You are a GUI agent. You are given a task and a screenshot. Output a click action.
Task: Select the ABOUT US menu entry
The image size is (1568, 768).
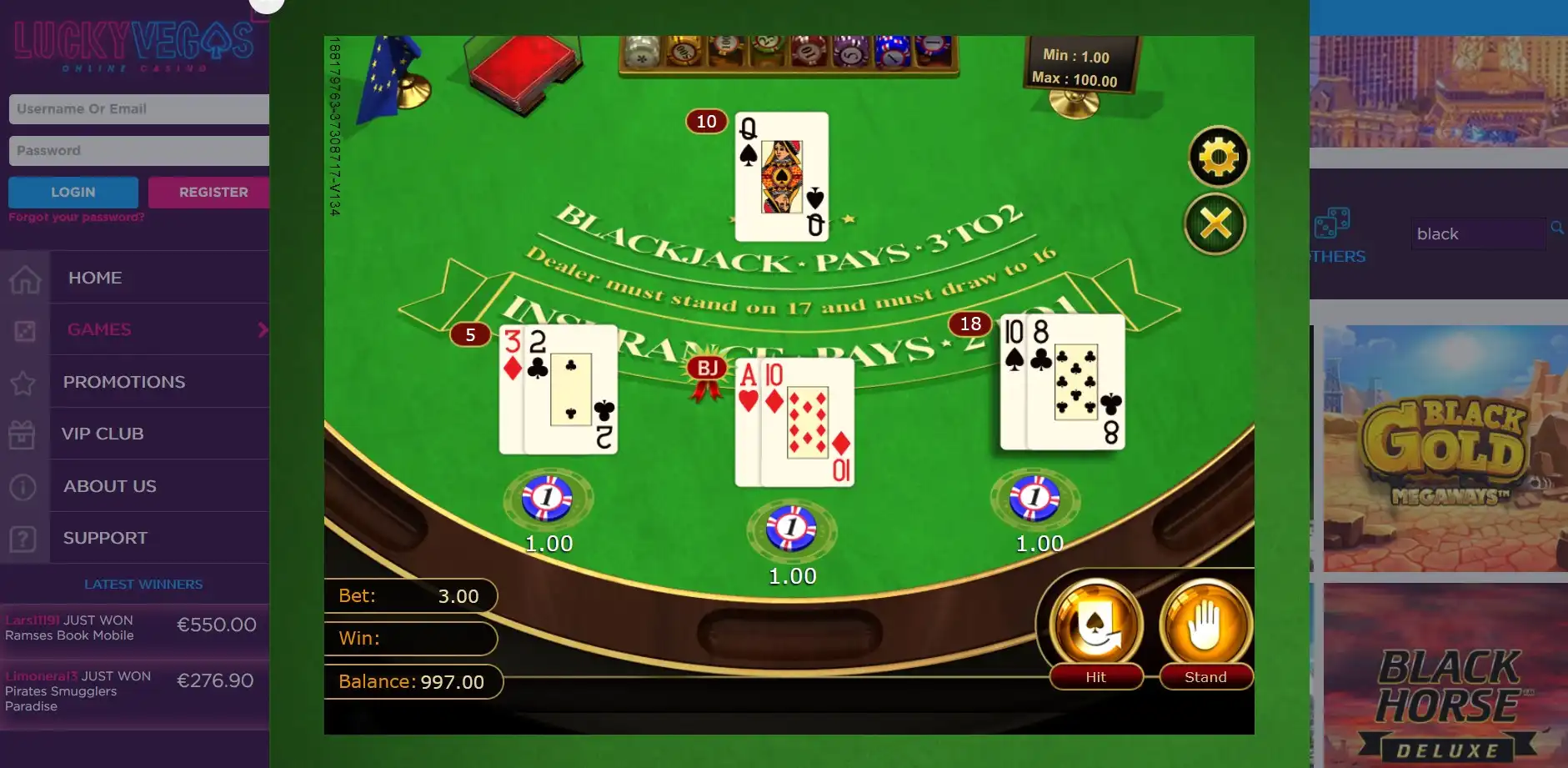point(110,486)
